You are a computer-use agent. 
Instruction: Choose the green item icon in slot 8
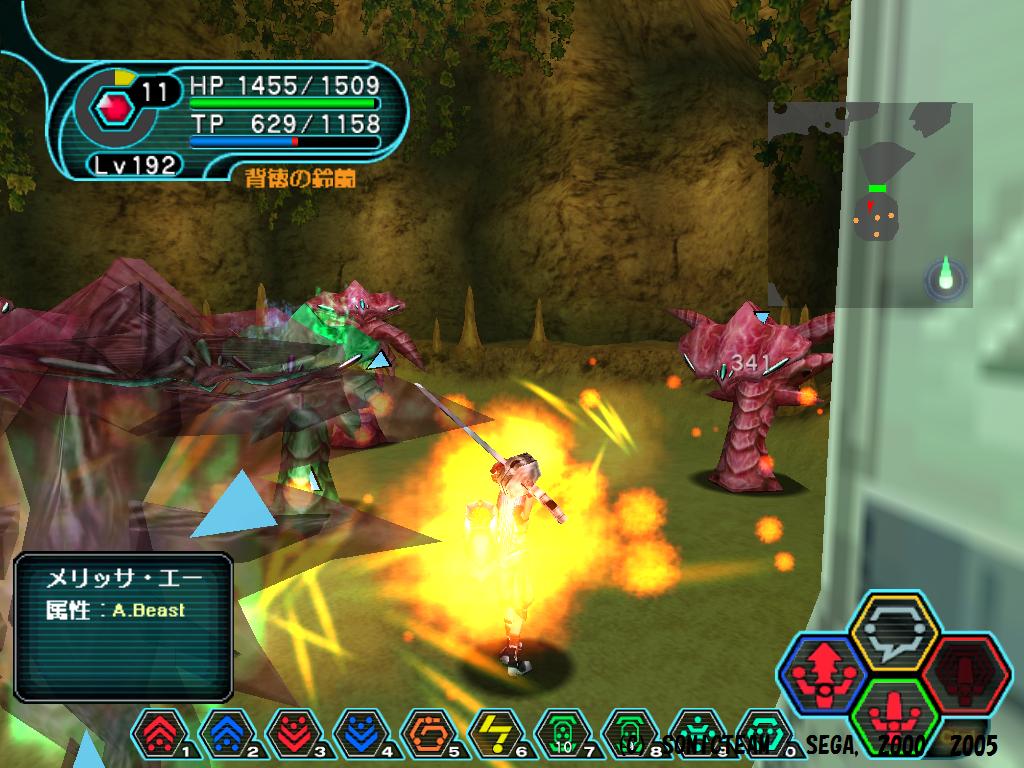[x=630, y=735]
